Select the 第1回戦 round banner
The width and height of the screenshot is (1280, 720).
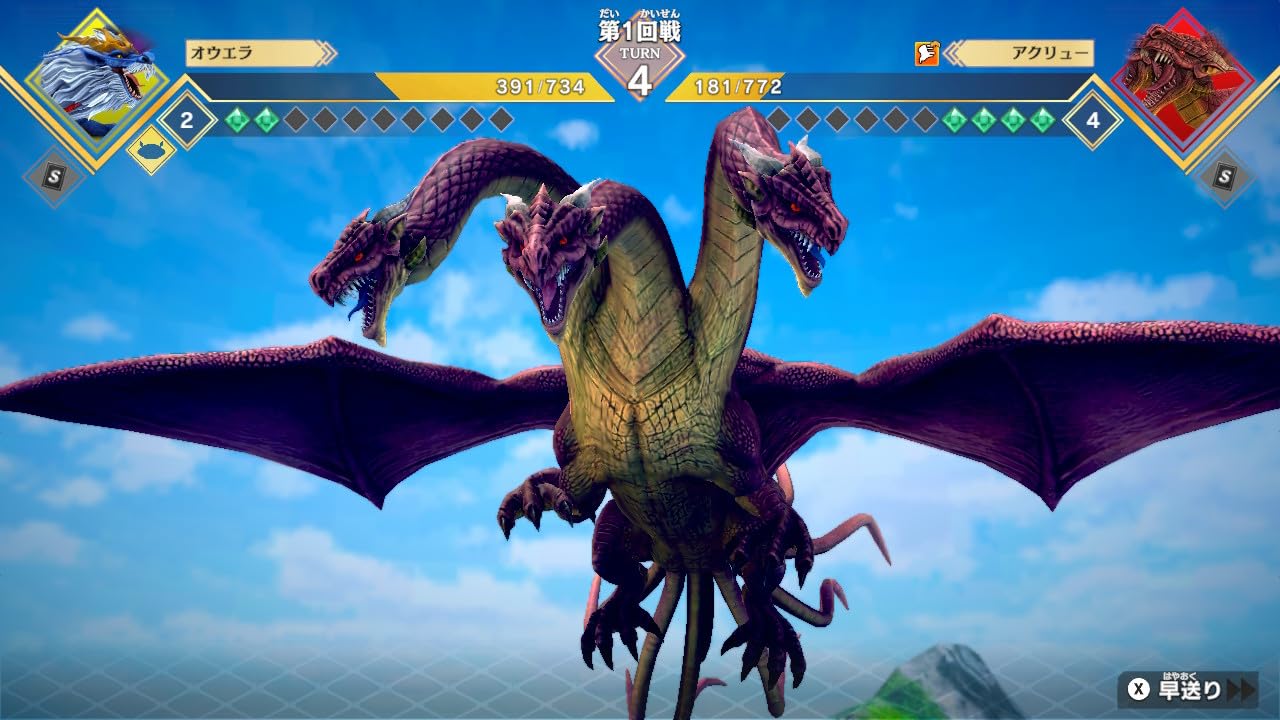tap(640, 30)
